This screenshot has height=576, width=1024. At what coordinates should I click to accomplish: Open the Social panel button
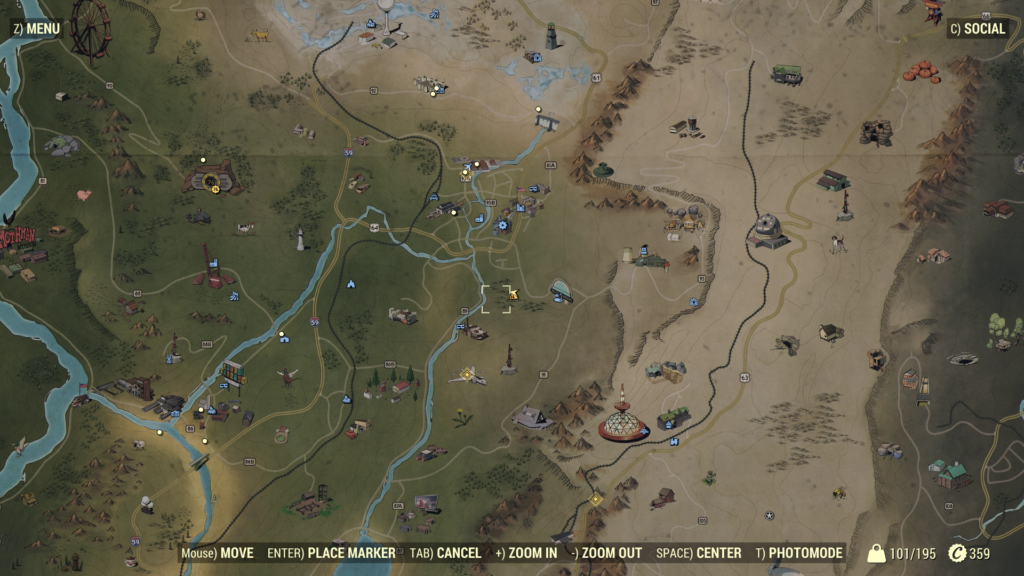pos(976,28)
